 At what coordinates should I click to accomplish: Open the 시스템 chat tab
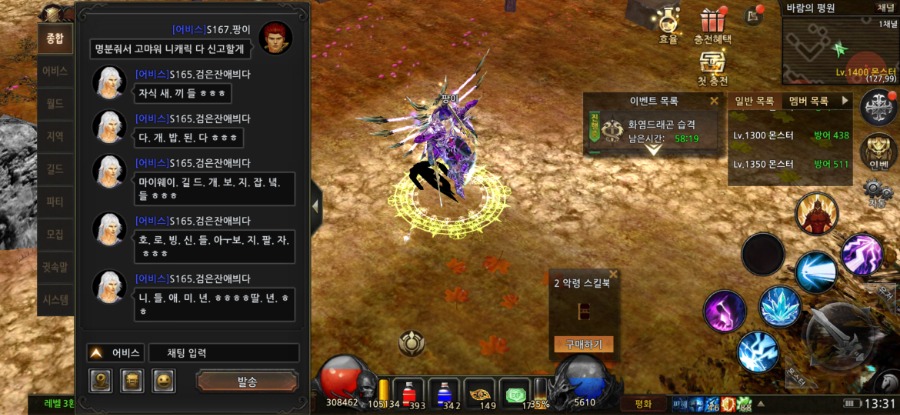(56, 299)
